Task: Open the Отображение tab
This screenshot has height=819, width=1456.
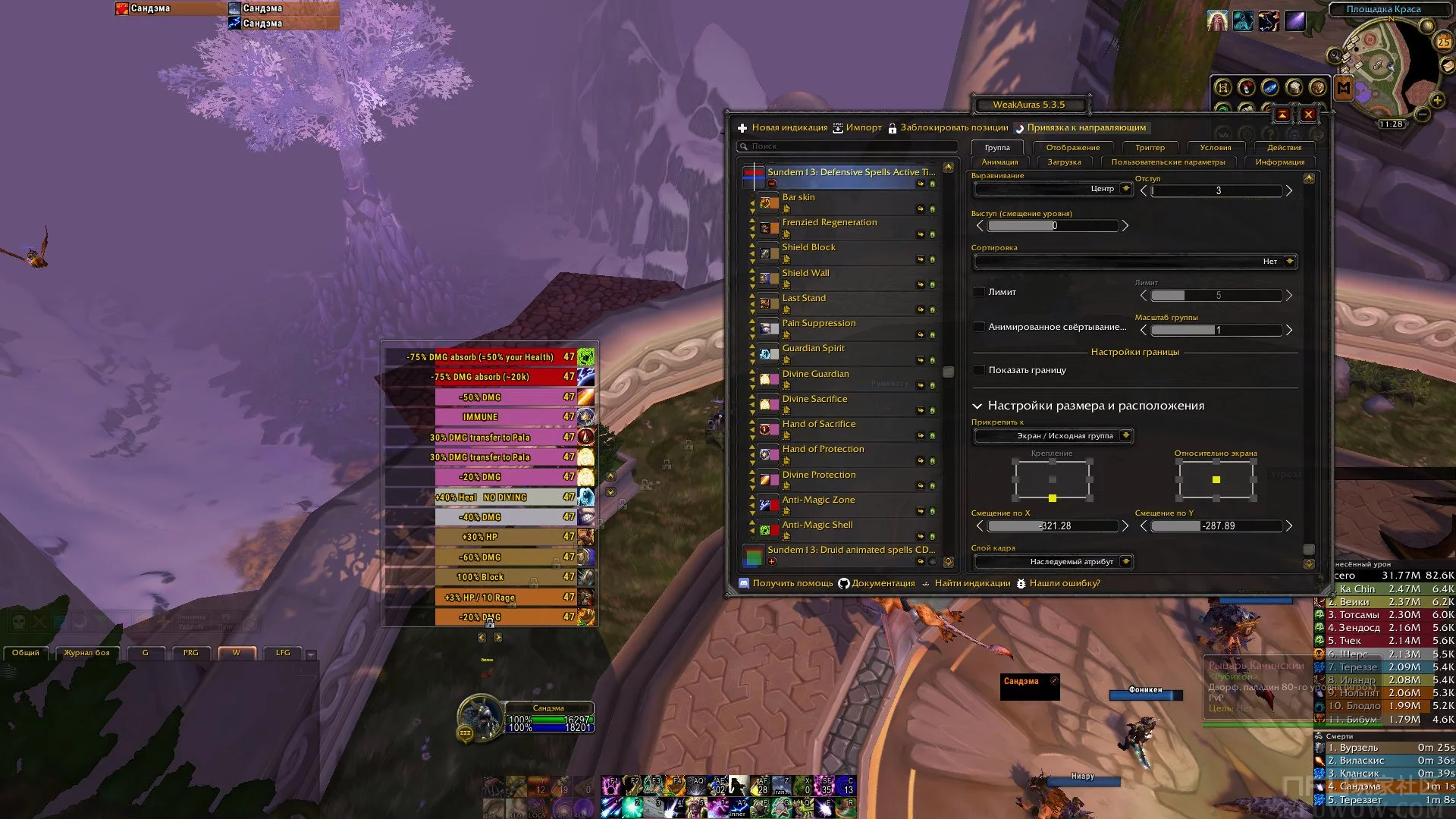Action: coord(1072,148)
